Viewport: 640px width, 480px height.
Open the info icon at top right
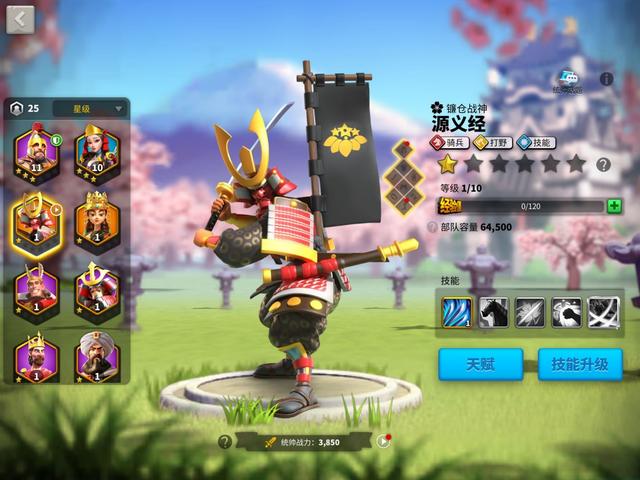606,78
